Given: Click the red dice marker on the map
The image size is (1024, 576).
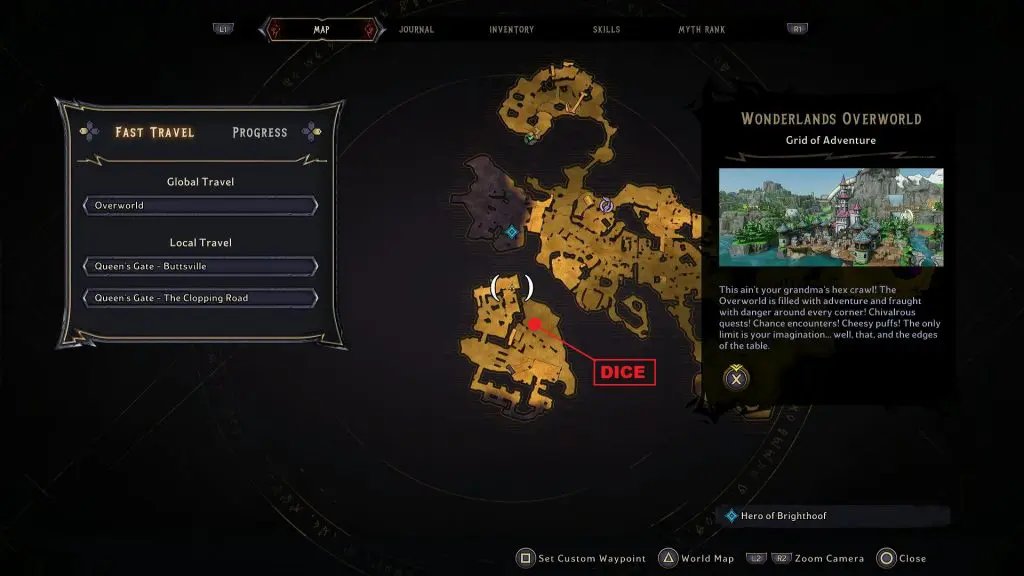Looking at the screenshot, I should click(x=535, y=324).
